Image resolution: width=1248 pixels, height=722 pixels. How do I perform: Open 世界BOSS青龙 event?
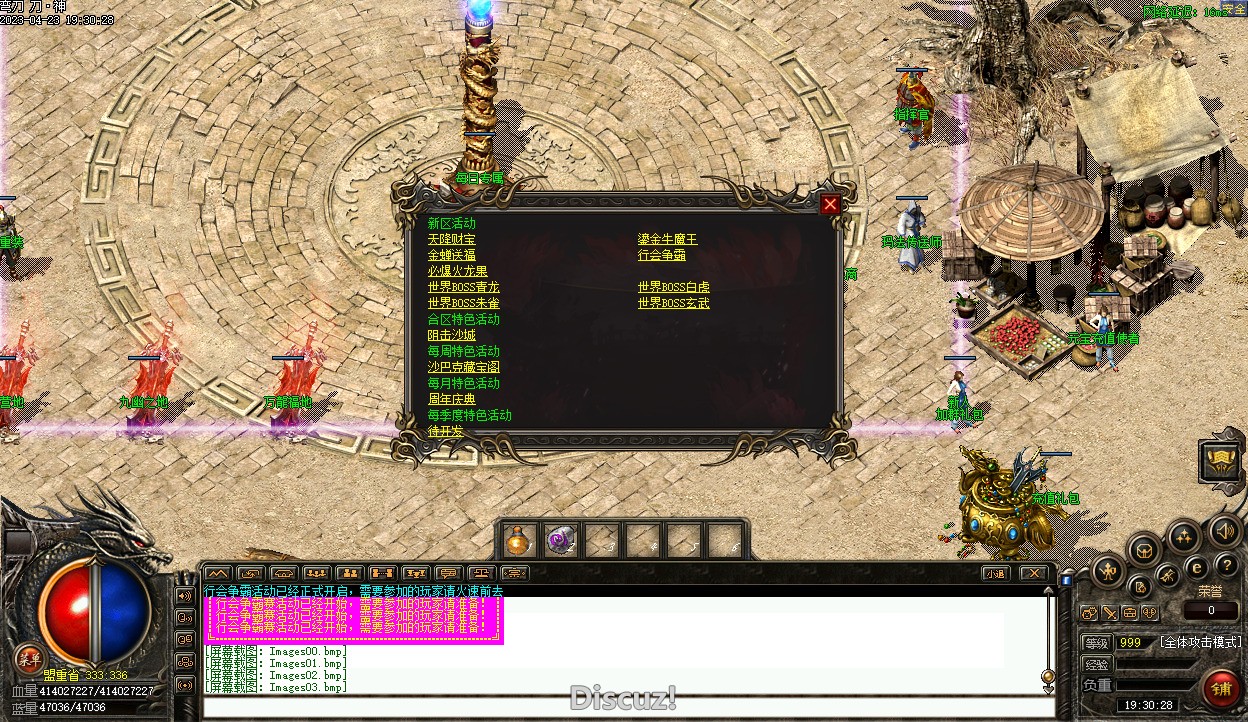coord(463,288)
